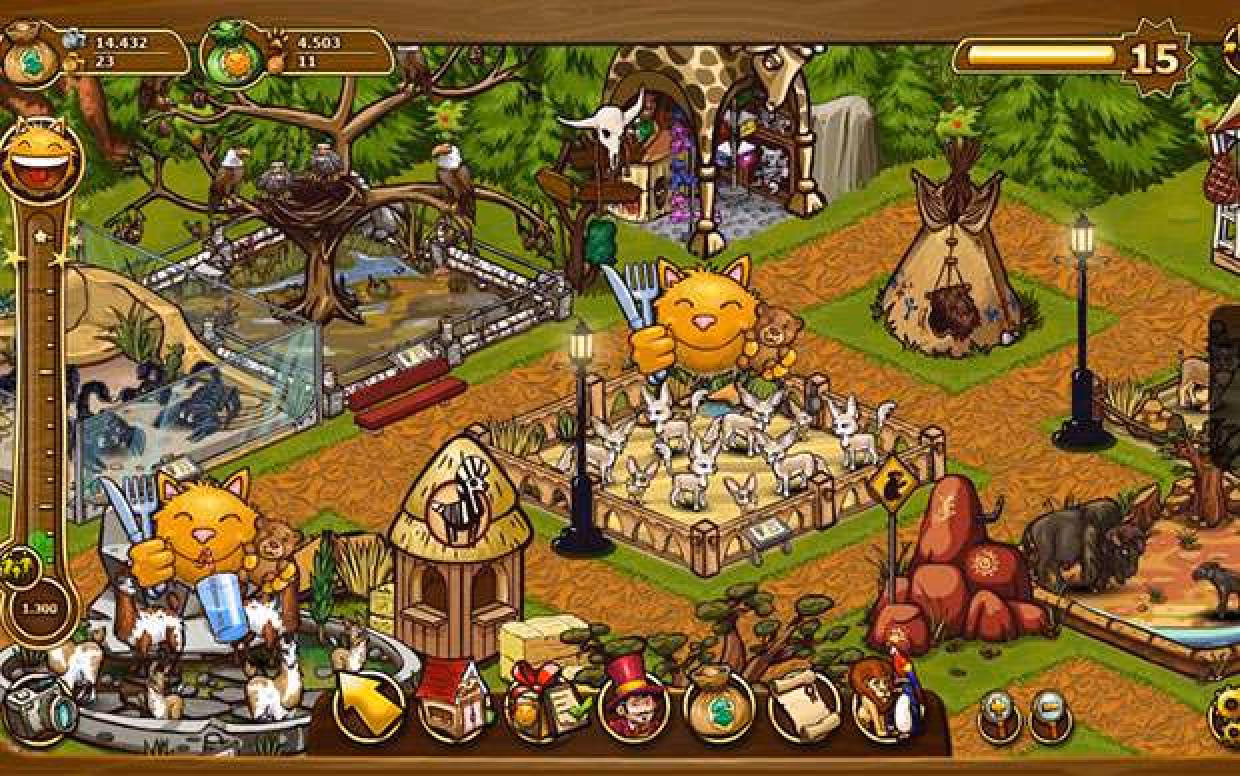Select the yellow arrow cursor tool
Viewport: 1240px width, 776px height.
coord(369,706)
